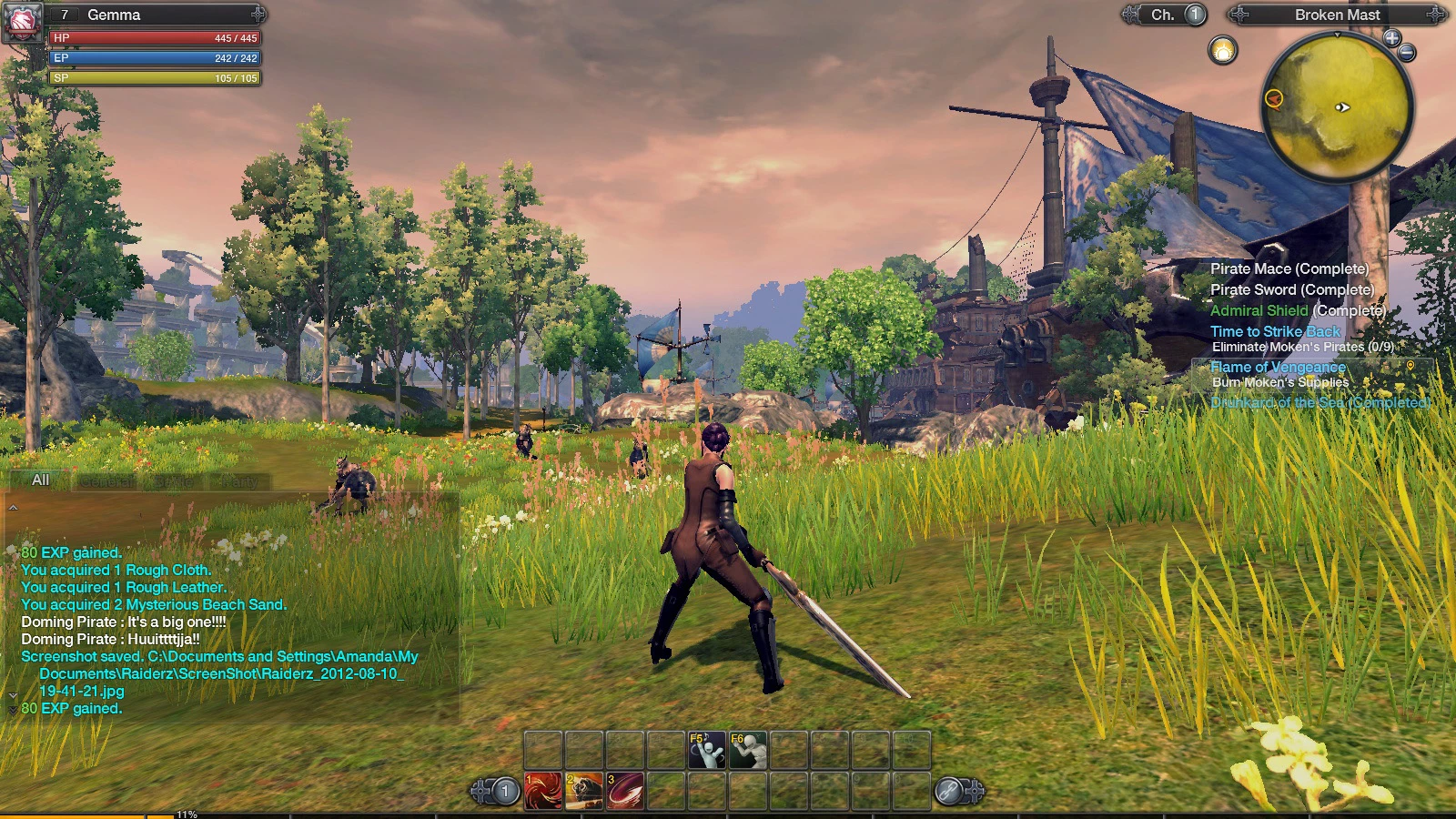The width and height of the screenshot is (1456, 819).
Task: Switch to the All chat tab
Action: pyautogui.click(x=40, y=480)
